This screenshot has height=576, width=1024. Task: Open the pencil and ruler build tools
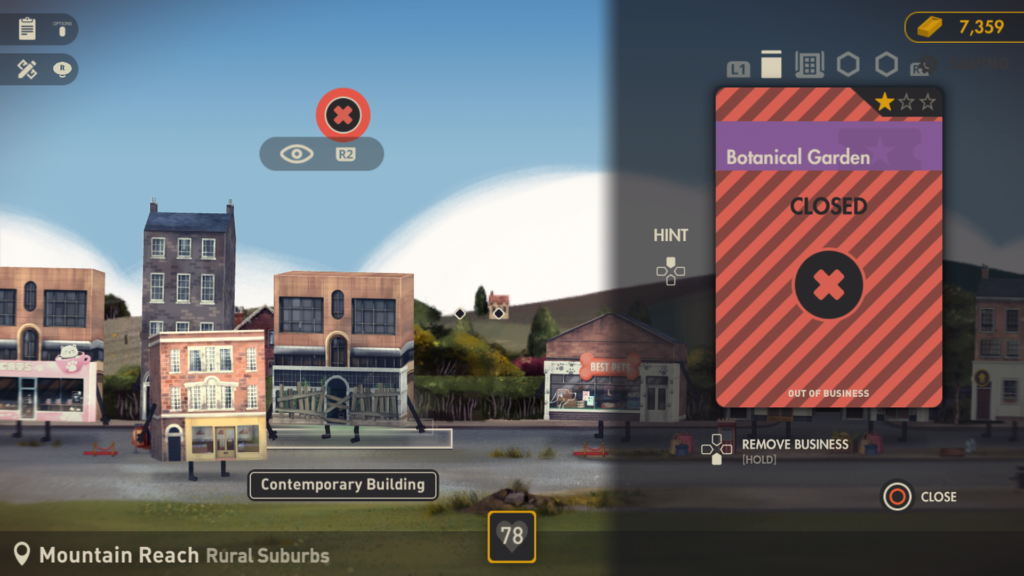point(27,69)
